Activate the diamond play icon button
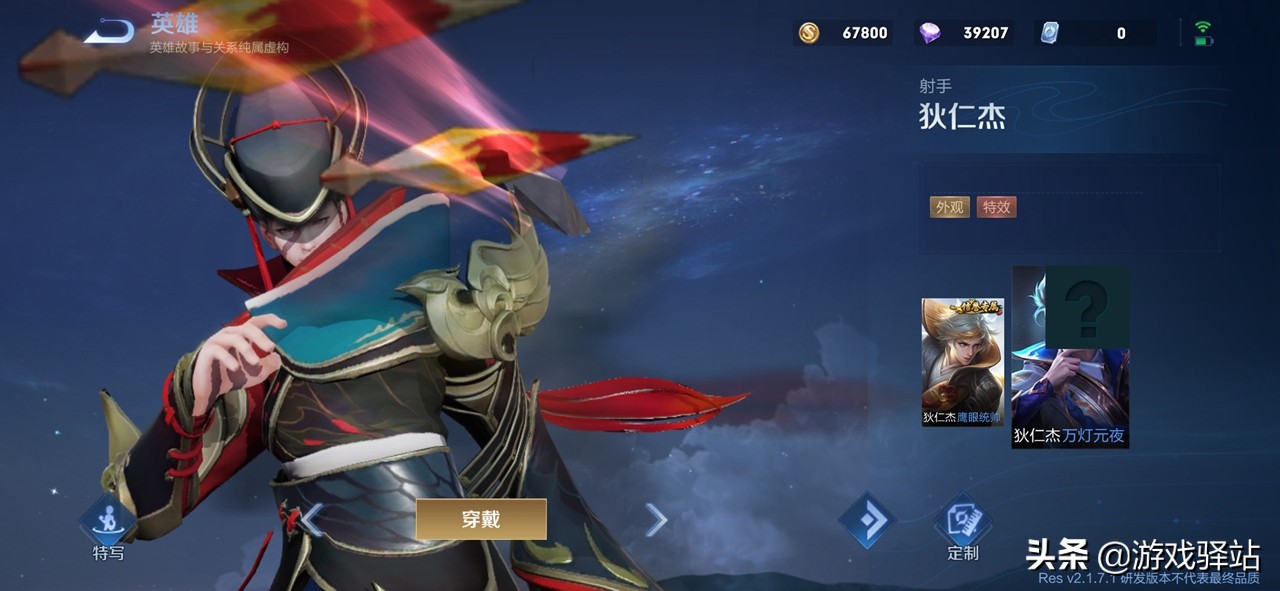Image resolution: width=1280 pixels, height=591 pixels. (866, 519)
